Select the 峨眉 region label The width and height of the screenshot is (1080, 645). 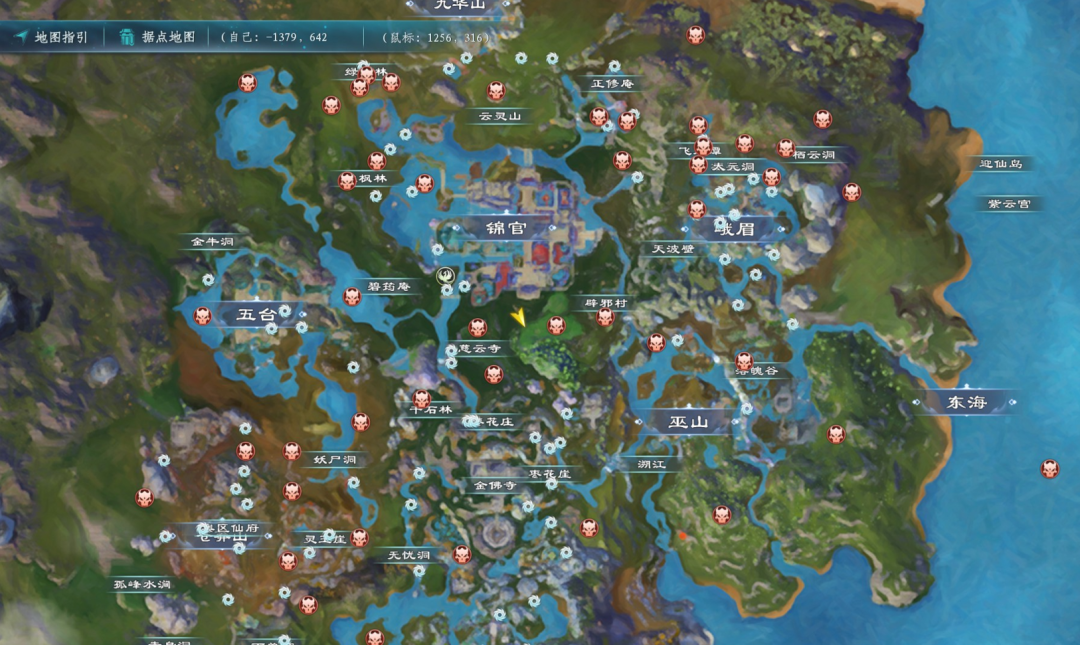[x=742, y=229]
